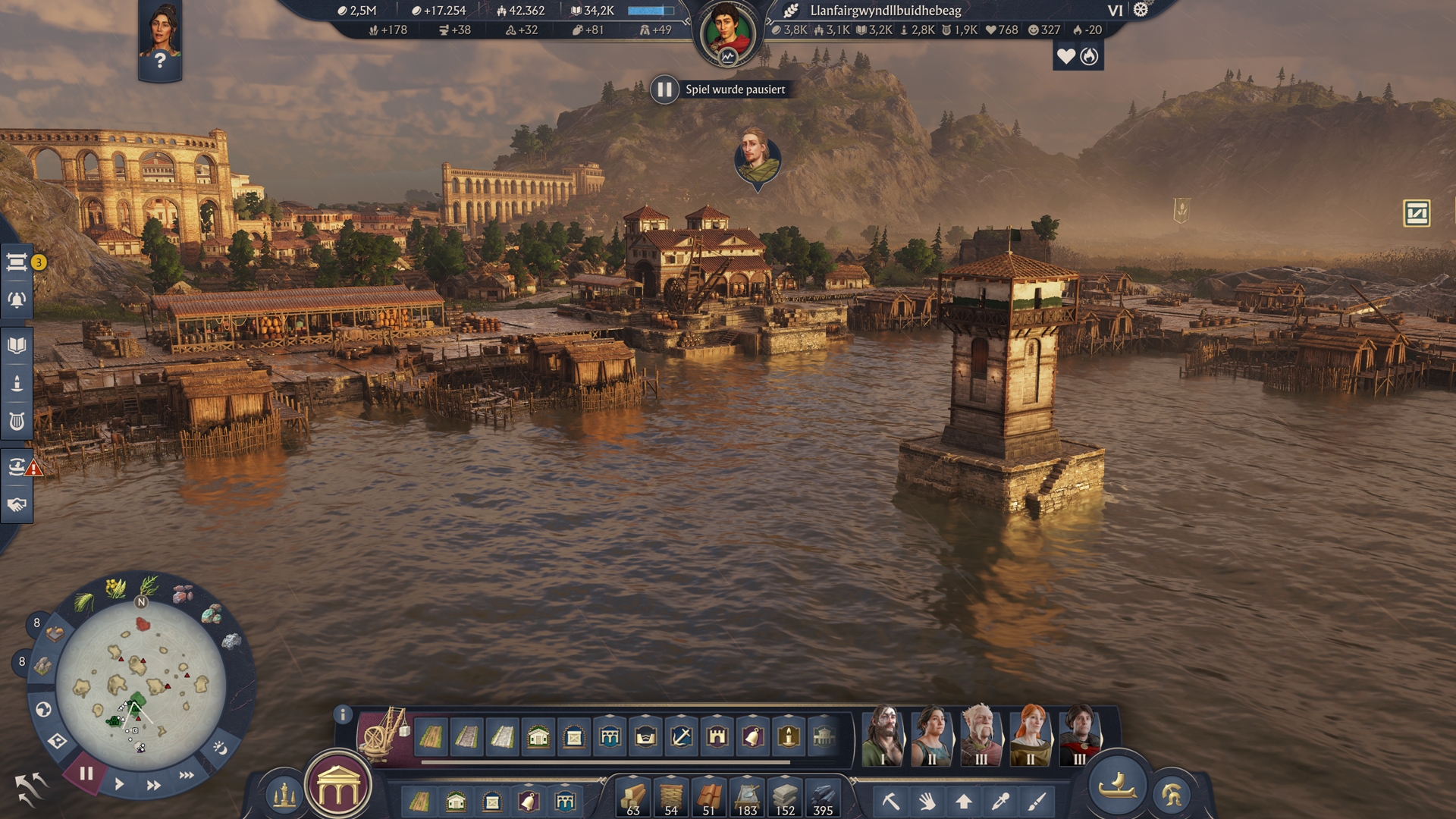
Task: Resume game at normal play speed
Action: 119,784
